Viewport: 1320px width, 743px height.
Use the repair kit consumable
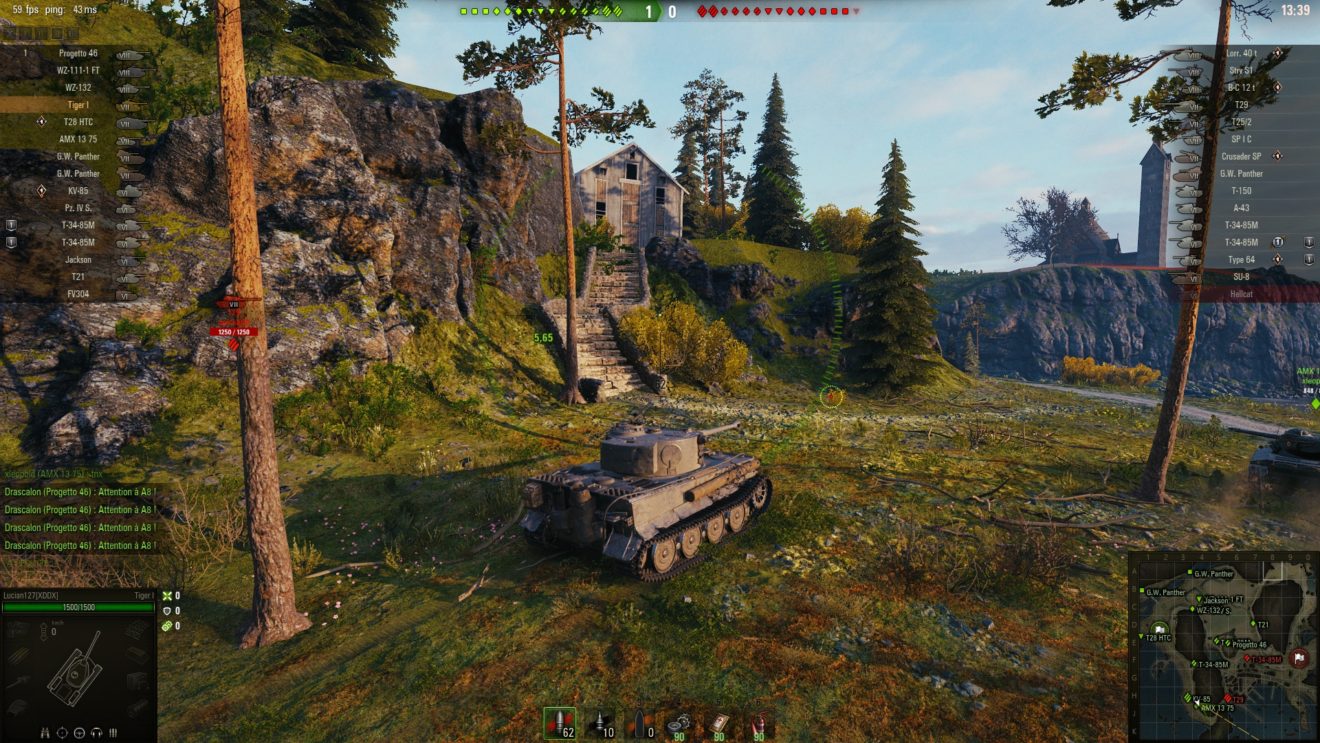pyautogui.click(x=680, y=722)
